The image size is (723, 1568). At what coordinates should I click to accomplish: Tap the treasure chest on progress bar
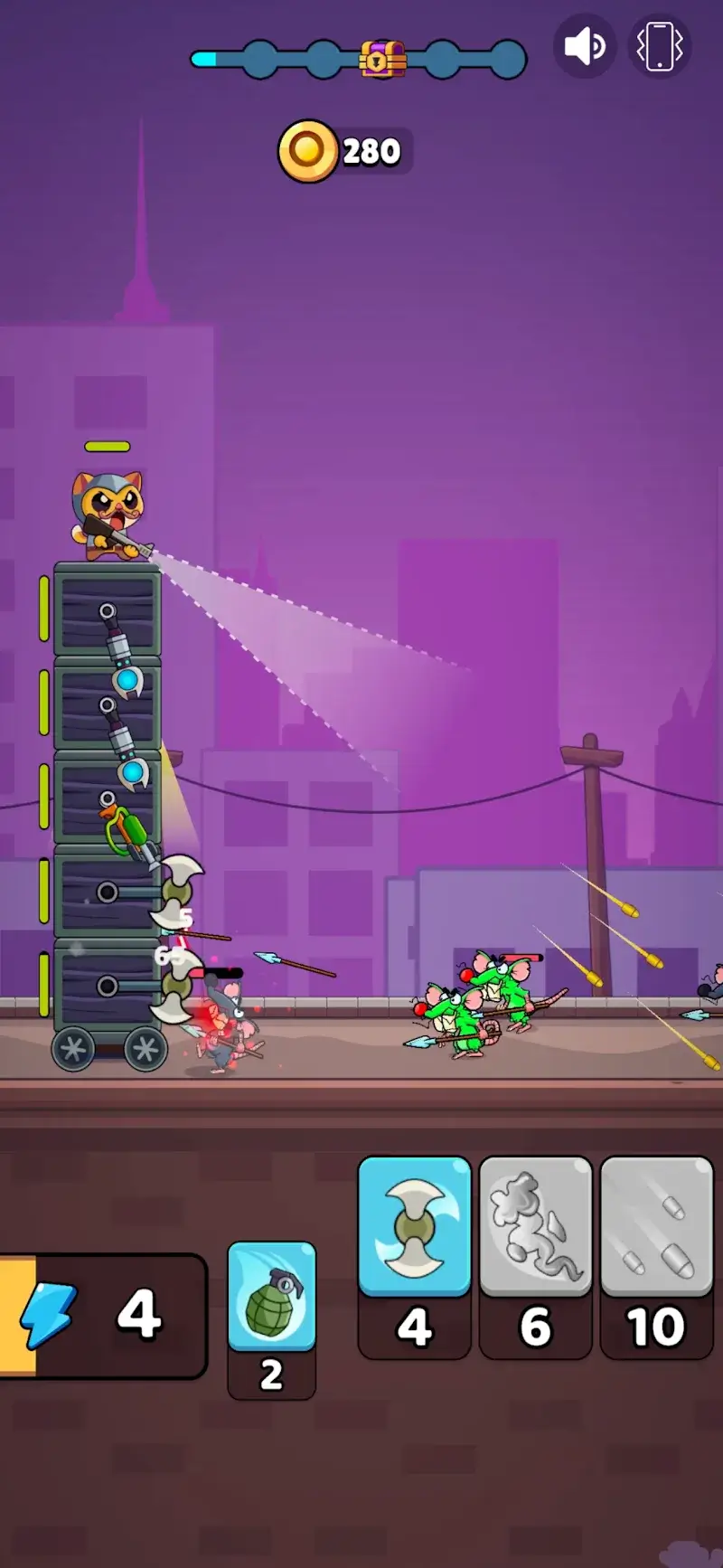pos(382,59)
